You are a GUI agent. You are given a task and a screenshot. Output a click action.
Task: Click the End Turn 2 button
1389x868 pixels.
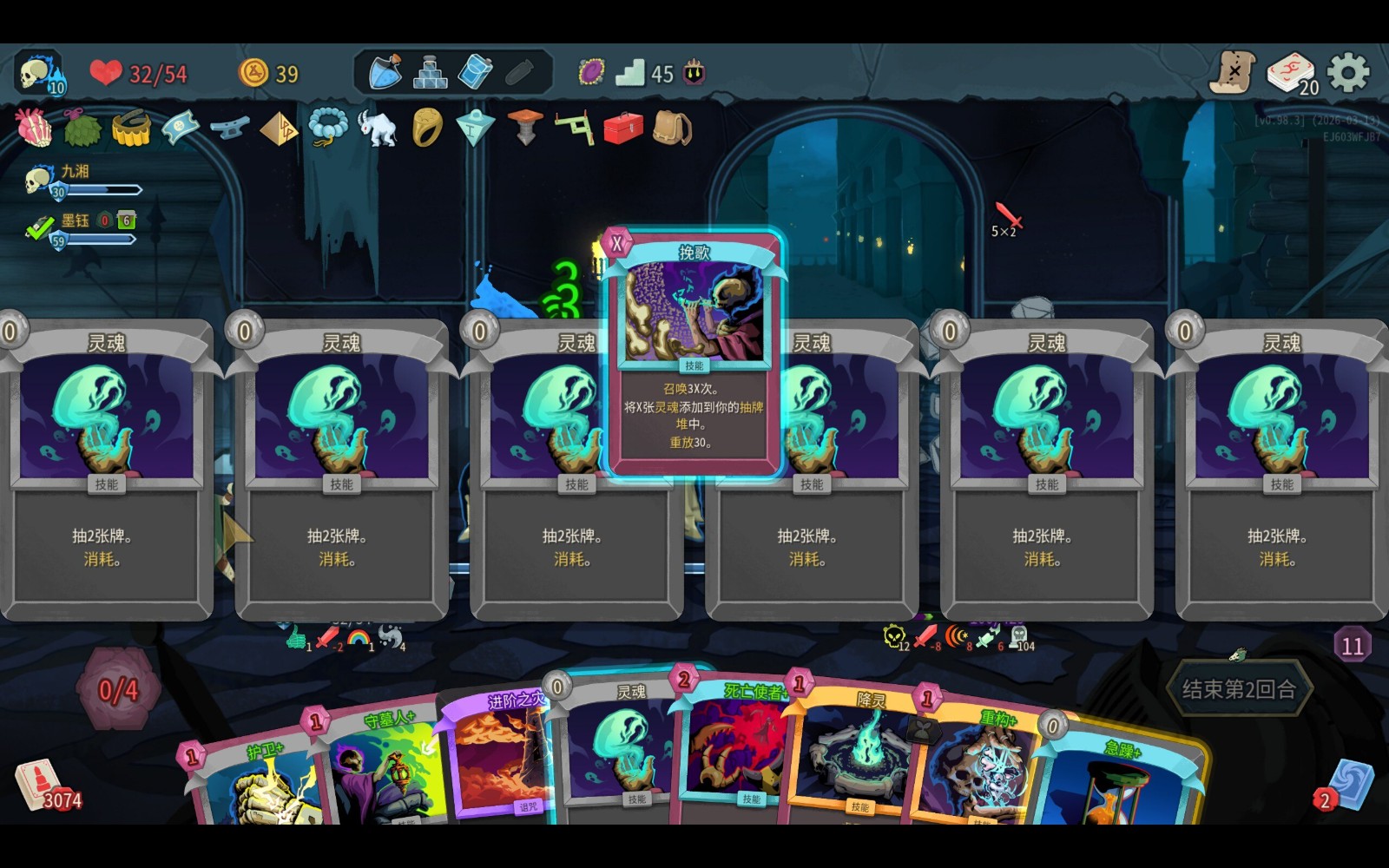click(1239, 689)
